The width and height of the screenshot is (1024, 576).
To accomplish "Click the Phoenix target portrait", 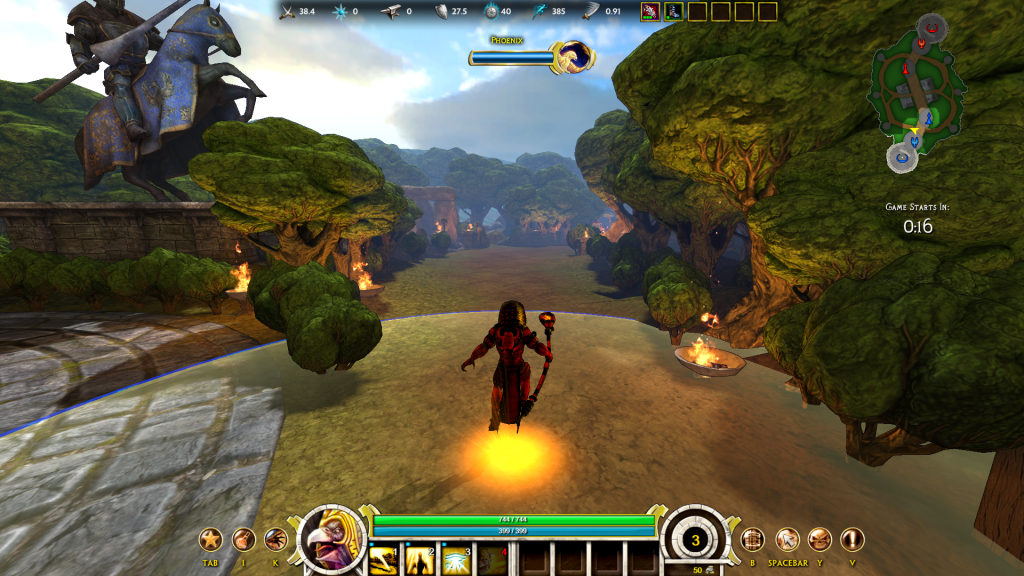I will click(x=574, y=57).
